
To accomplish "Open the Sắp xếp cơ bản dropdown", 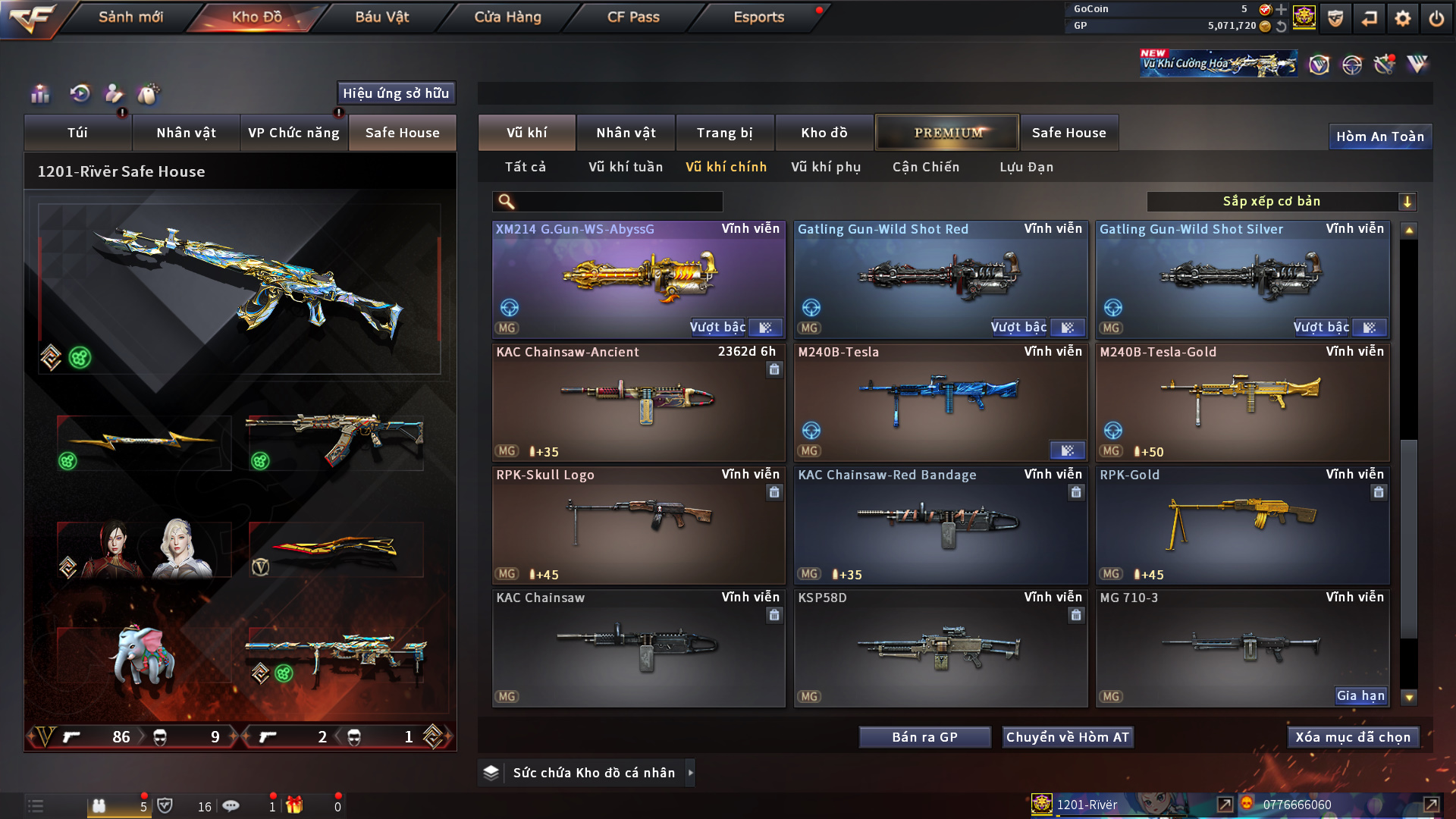I will click(x=1281, y=202).
